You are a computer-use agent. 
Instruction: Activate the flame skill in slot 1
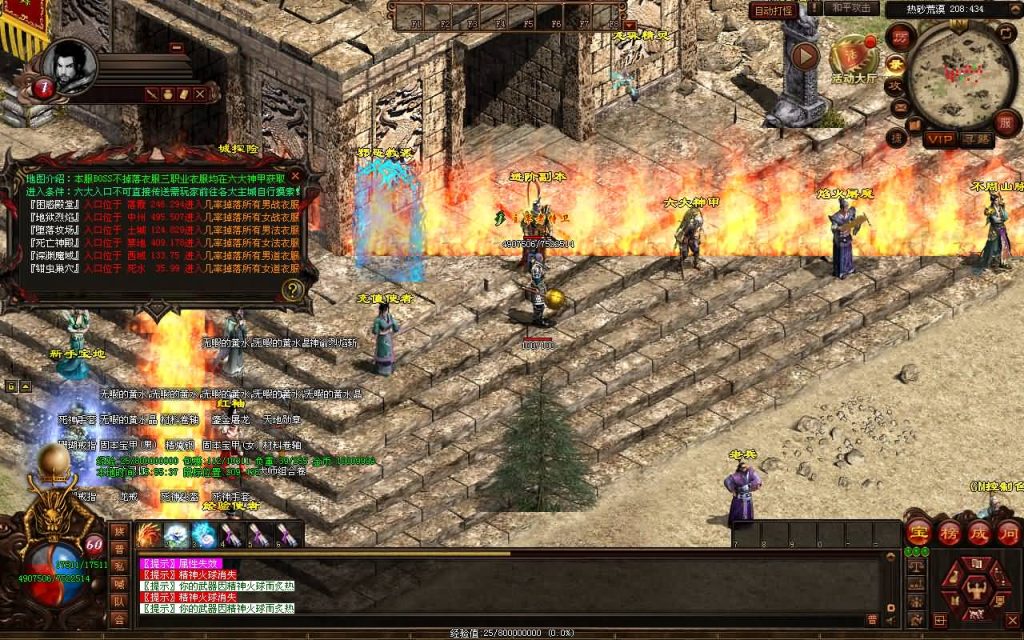tap(149, 535)
